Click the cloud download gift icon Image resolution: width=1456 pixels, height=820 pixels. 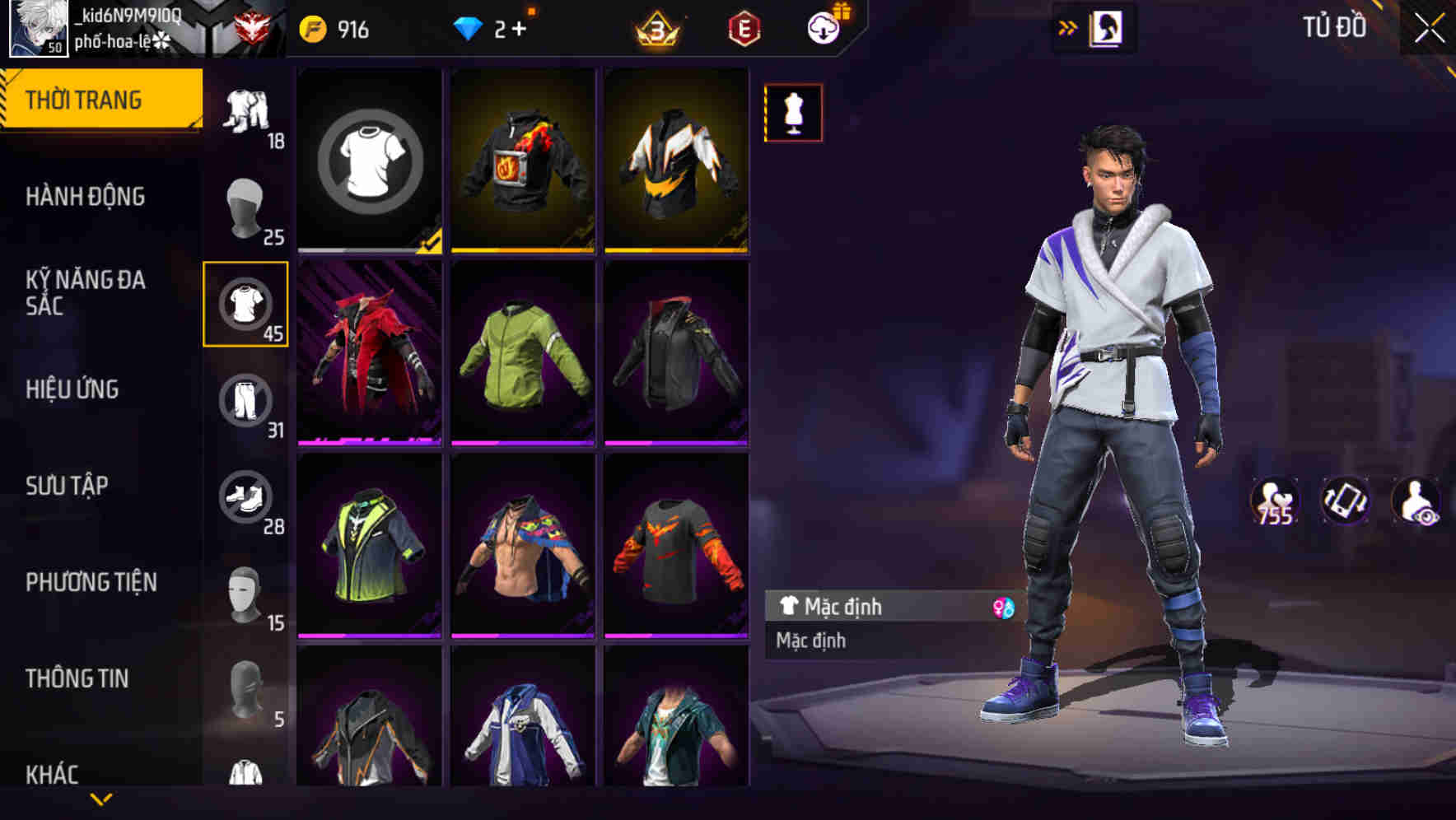point(822,27)
